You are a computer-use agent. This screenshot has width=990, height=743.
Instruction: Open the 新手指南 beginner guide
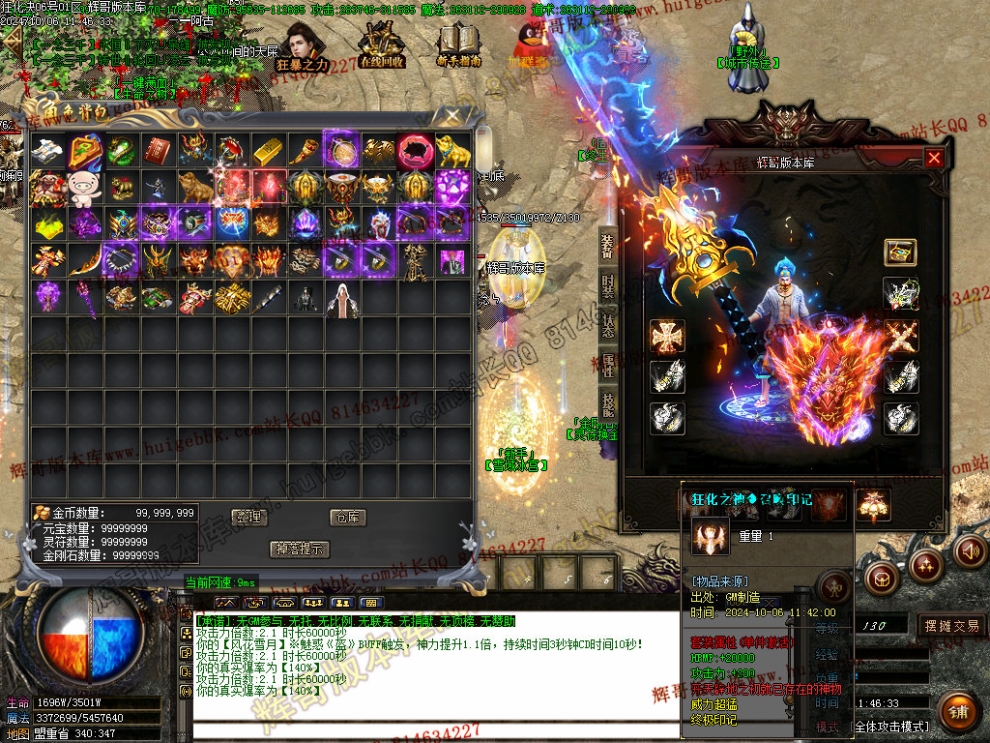click(459, 46)
